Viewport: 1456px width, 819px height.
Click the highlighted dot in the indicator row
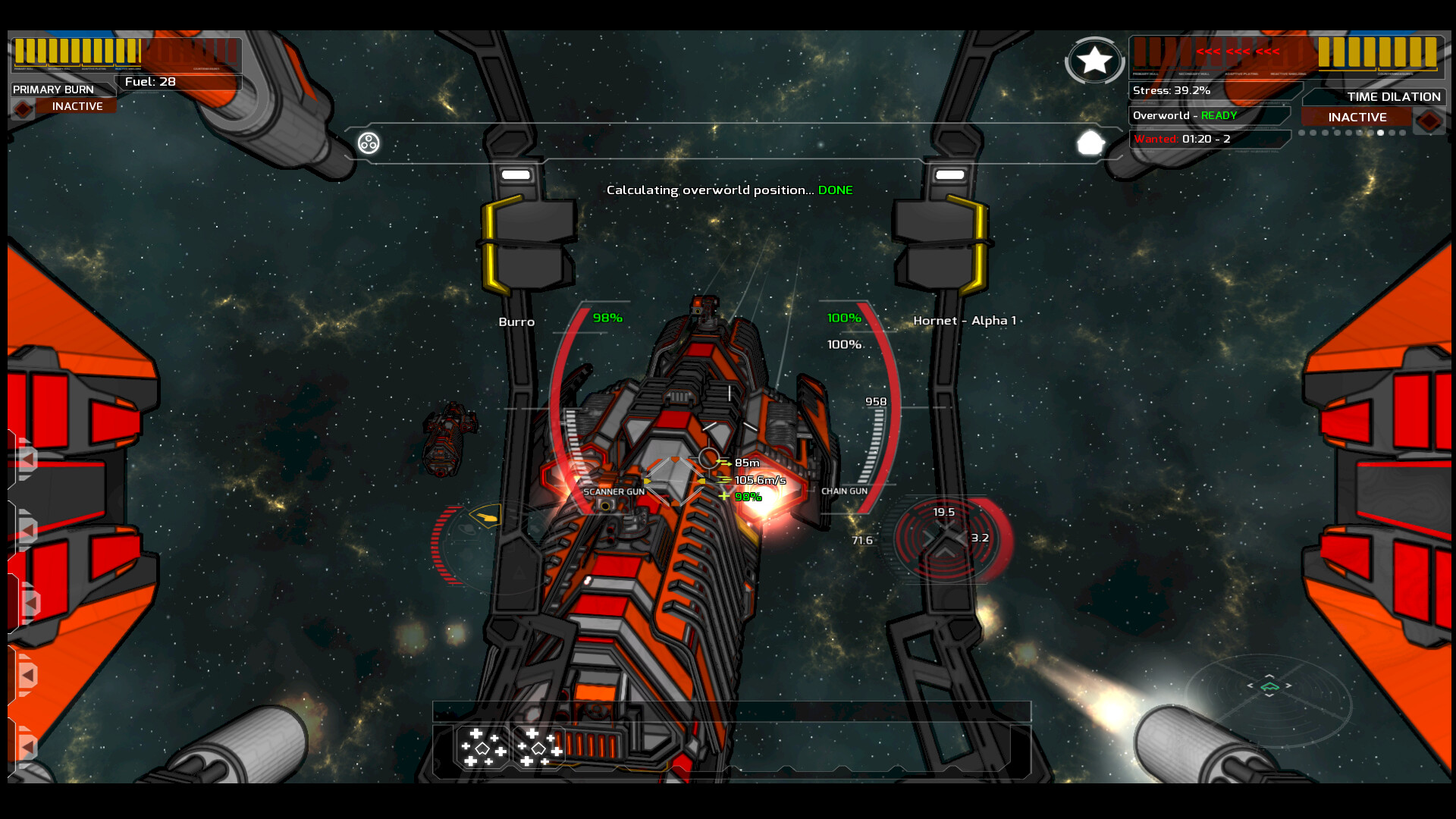(x=1380, y=132)
